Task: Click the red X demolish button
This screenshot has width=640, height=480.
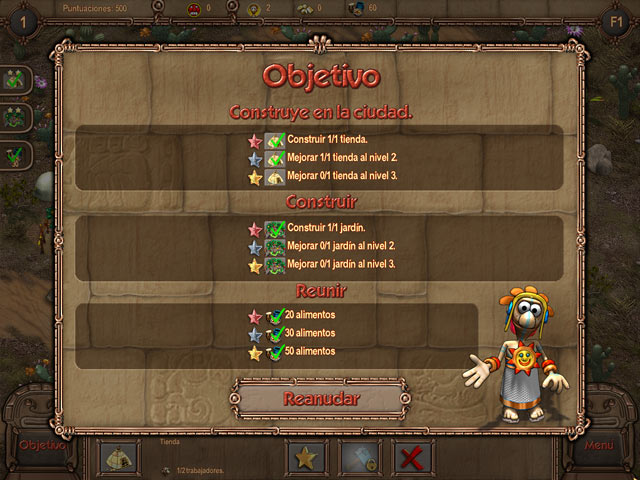Action: pos(411,458)
